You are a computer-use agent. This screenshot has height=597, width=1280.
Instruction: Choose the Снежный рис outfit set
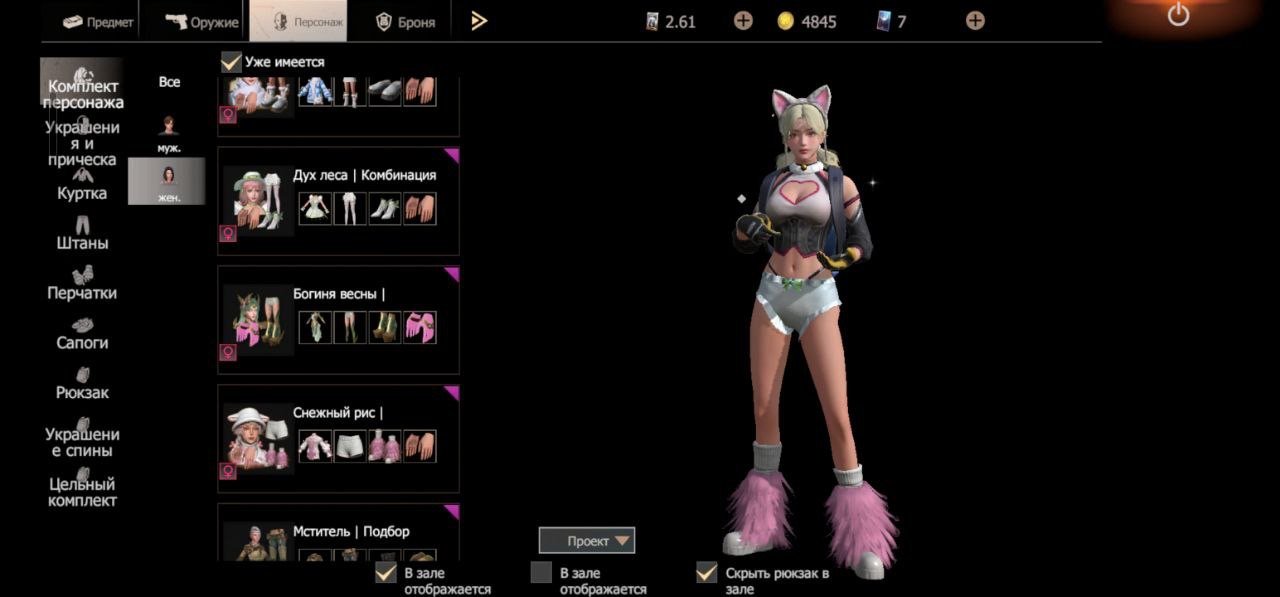[338, 438]
